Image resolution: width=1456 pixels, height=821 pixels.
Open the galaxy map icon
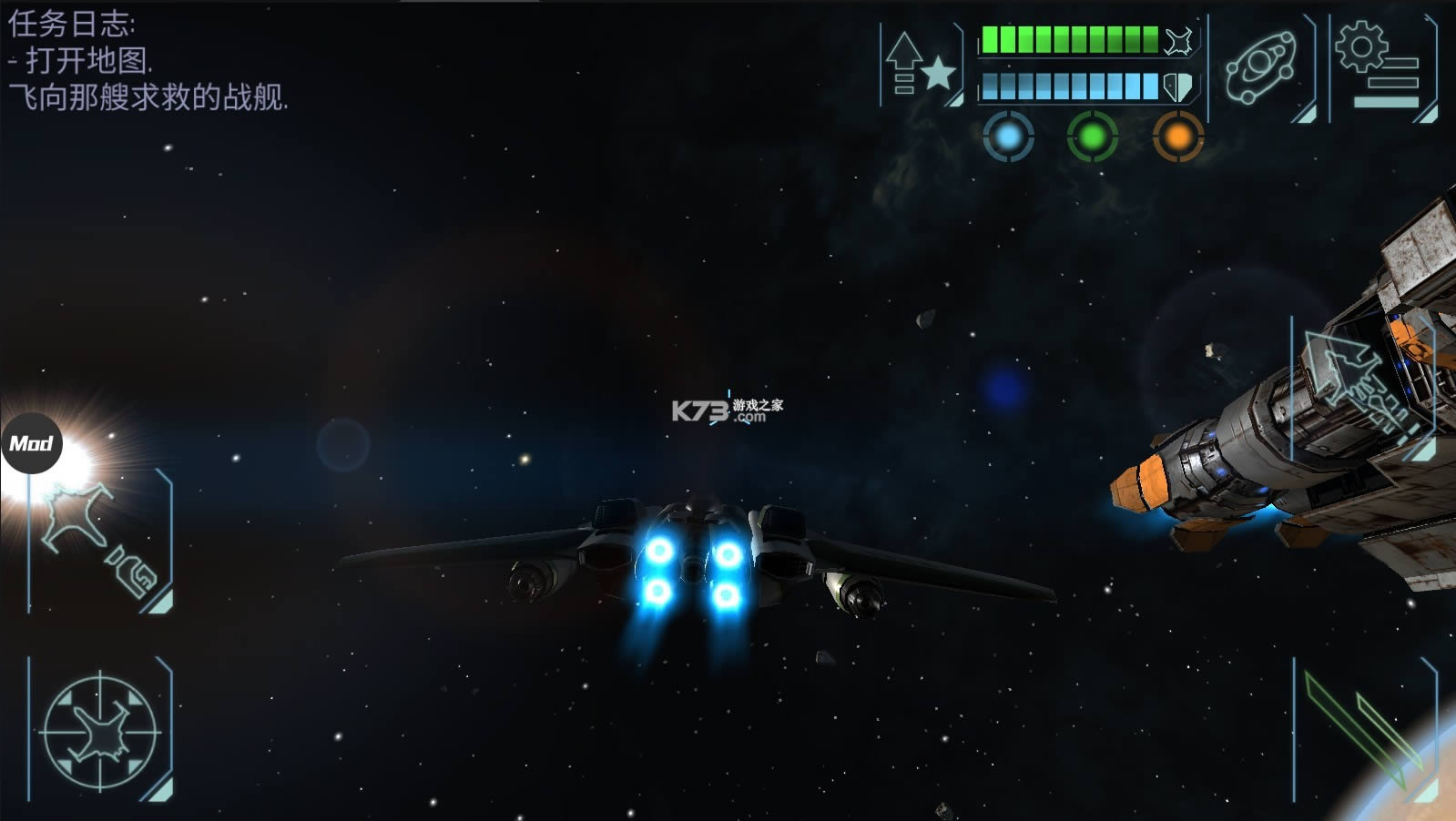(x=1261, y=66)
